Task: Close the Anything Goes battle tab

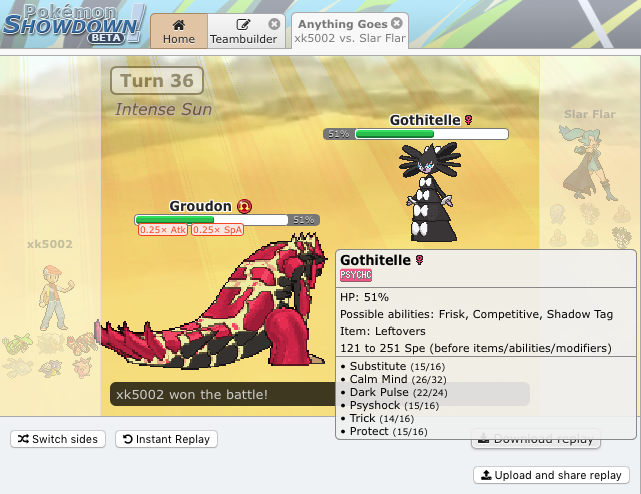Action: (x=397, y=23)
